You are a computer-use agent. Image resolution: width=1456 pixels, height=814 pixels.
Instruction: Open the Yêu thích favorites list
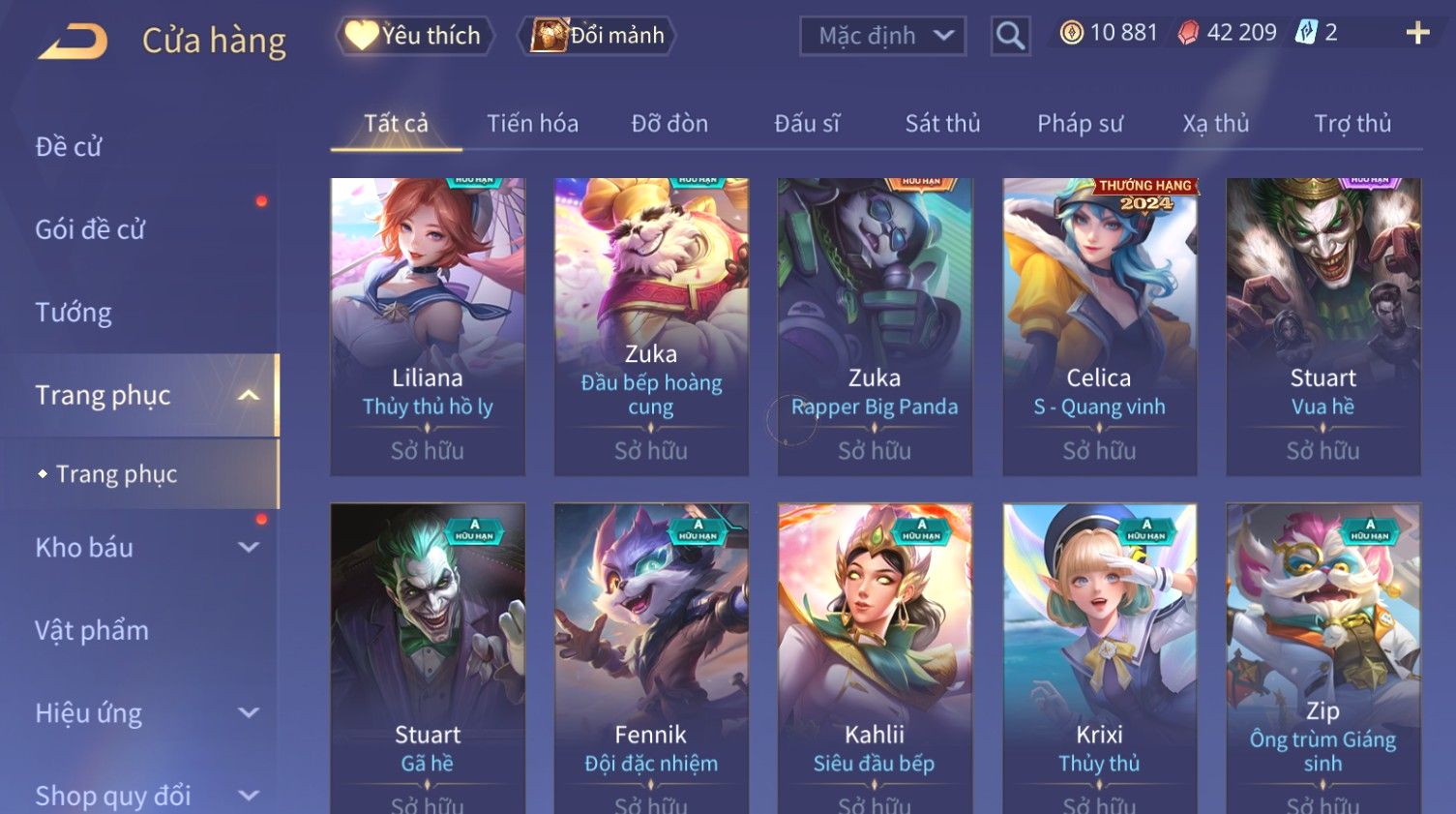point(415,36)
